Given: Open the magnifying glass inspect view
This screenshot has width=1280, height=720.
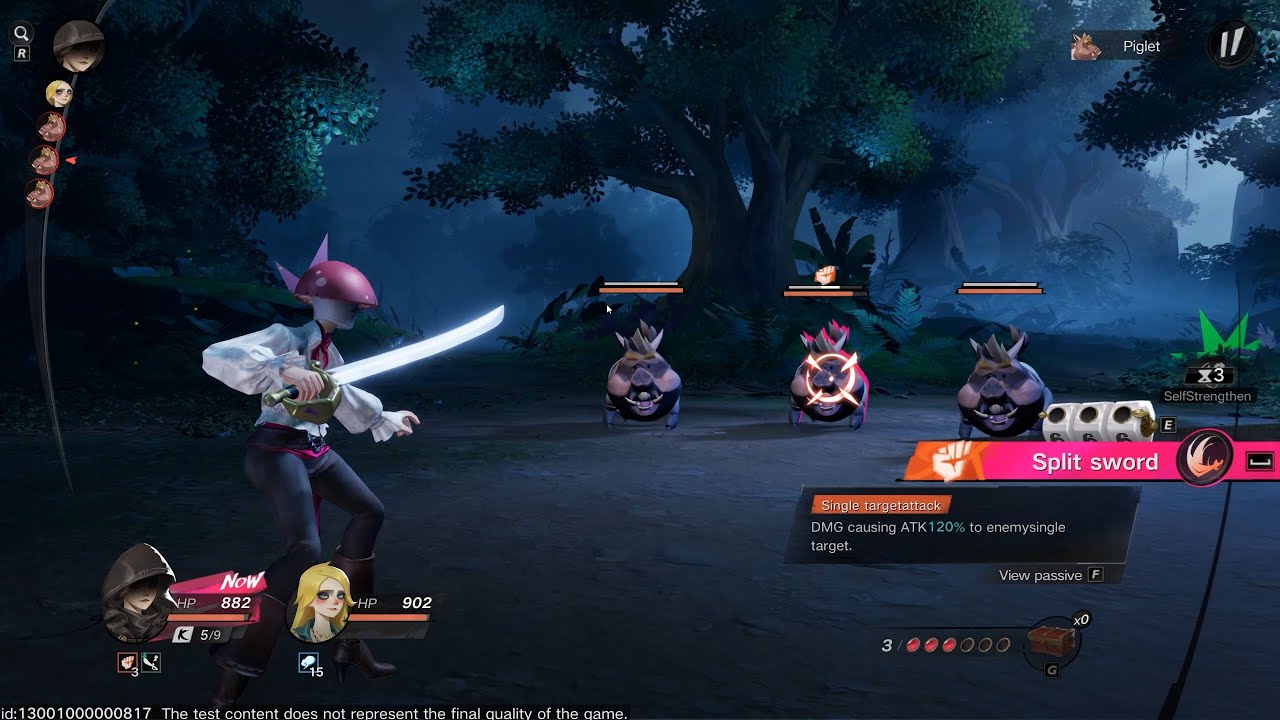Looking at the screenshot, I should (x=21, y=34).
